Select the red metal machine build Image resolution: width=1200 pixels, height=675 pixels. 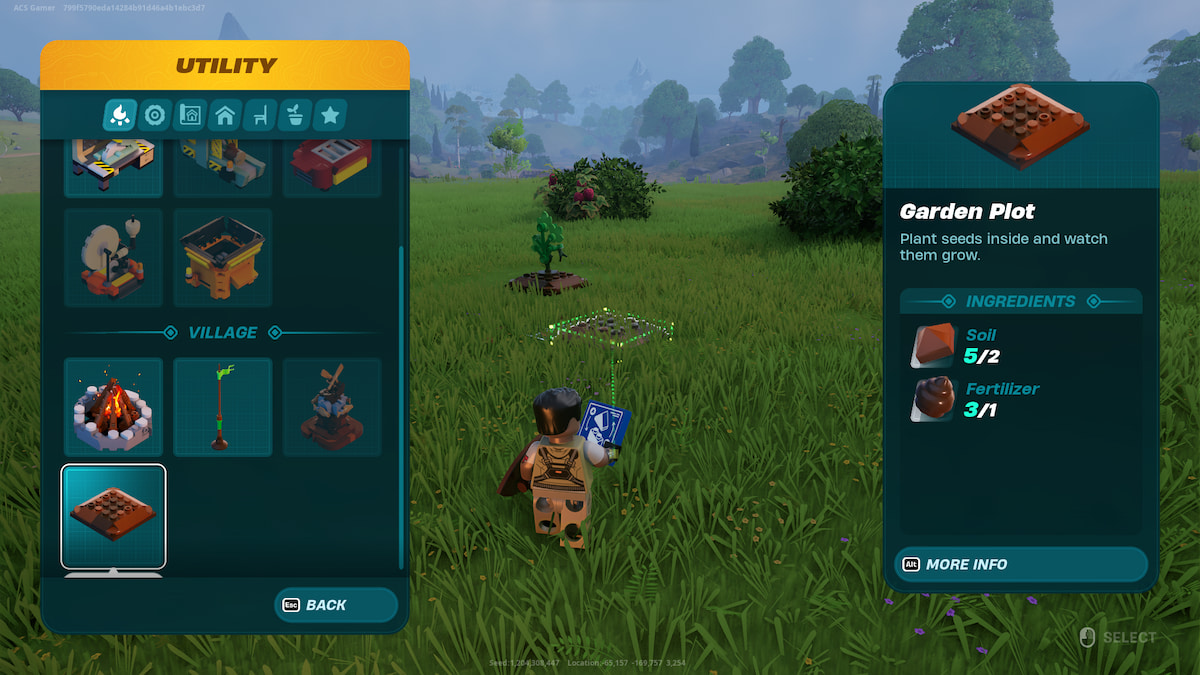point(331,167)
